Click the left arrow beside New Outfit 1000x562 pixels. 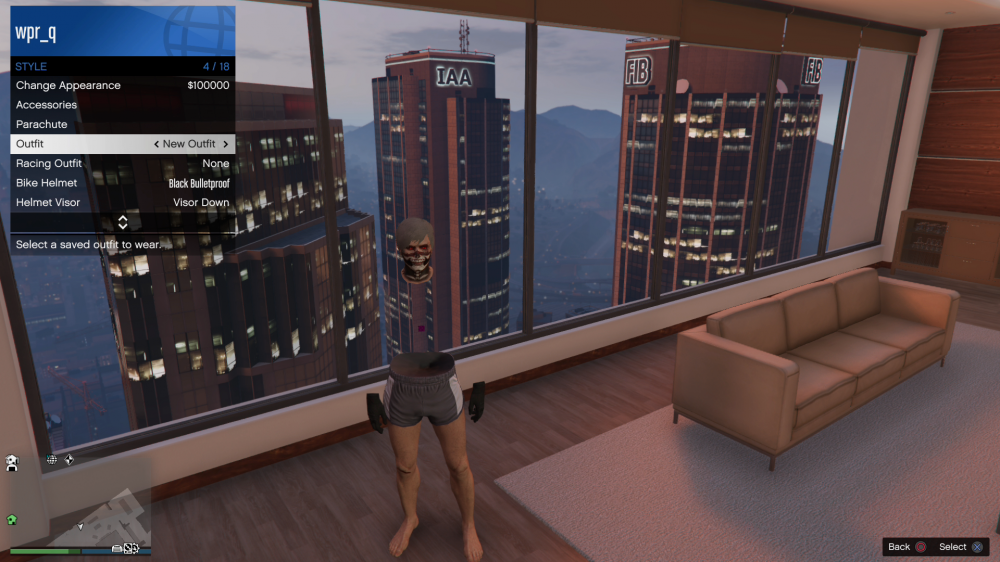point(156,144)
